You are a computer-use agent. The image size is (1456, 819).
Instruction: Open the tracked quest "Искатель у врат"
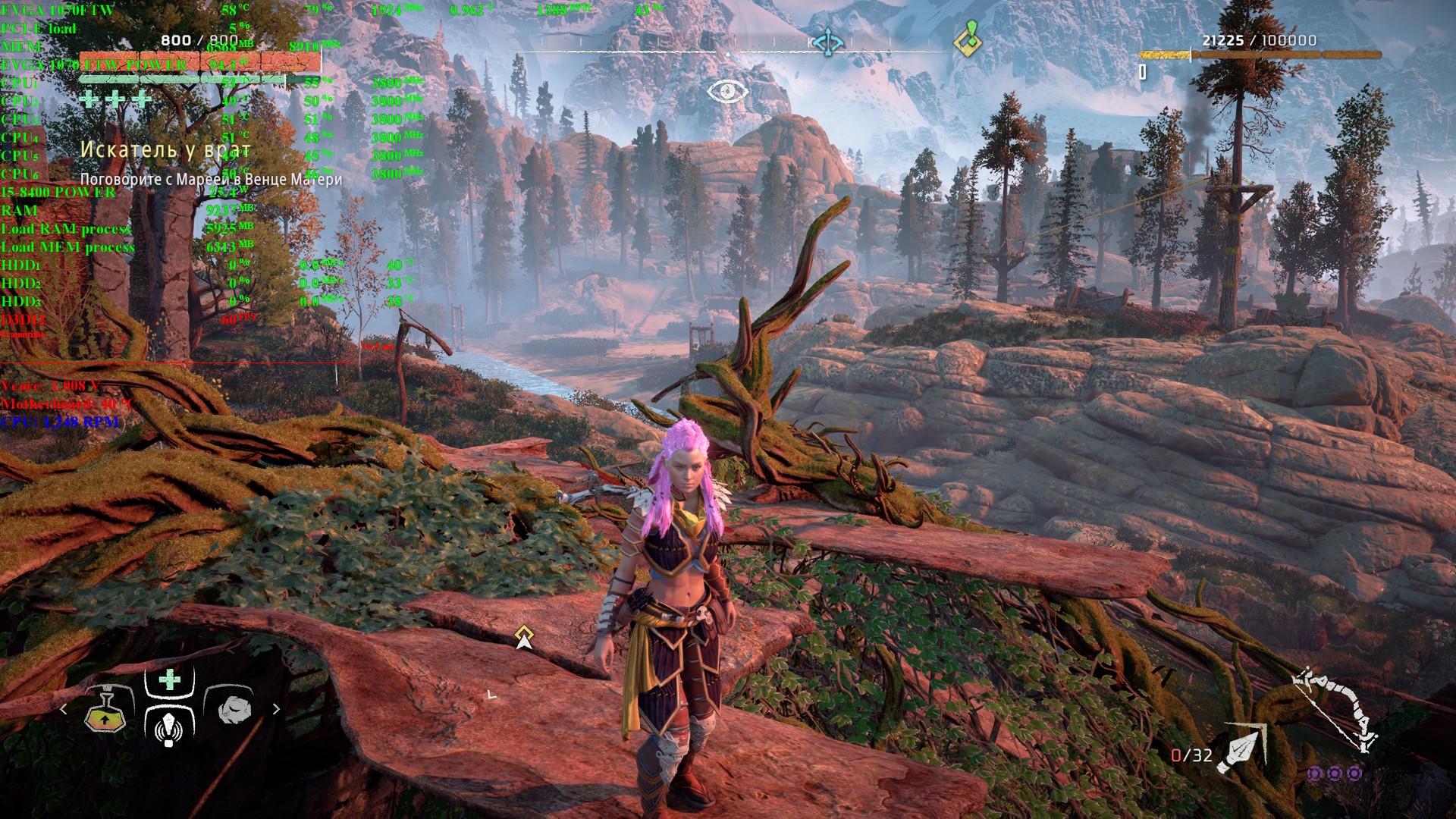tap(165, 150)
